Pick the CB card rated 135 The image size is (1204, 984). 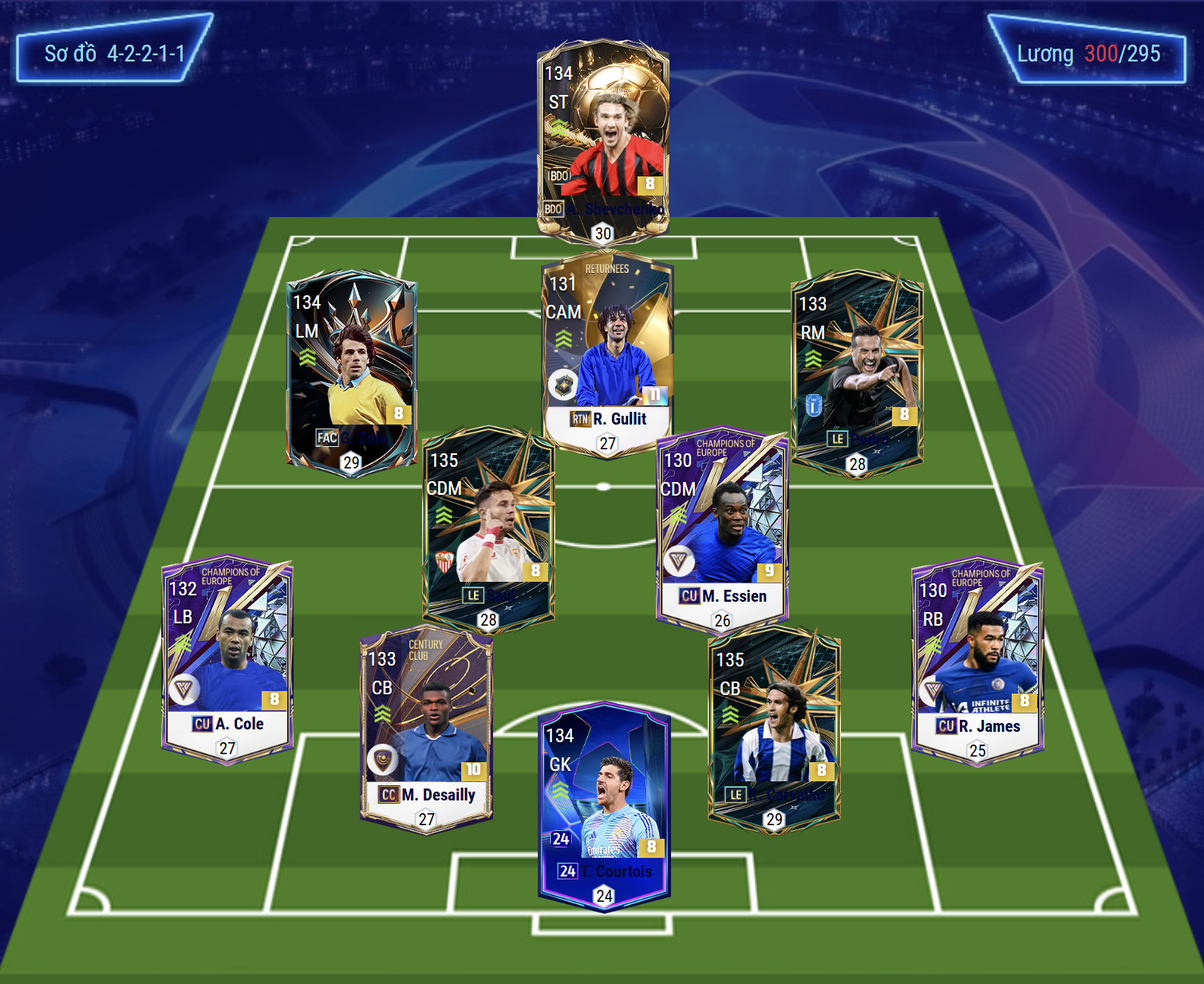pos(774,728)
